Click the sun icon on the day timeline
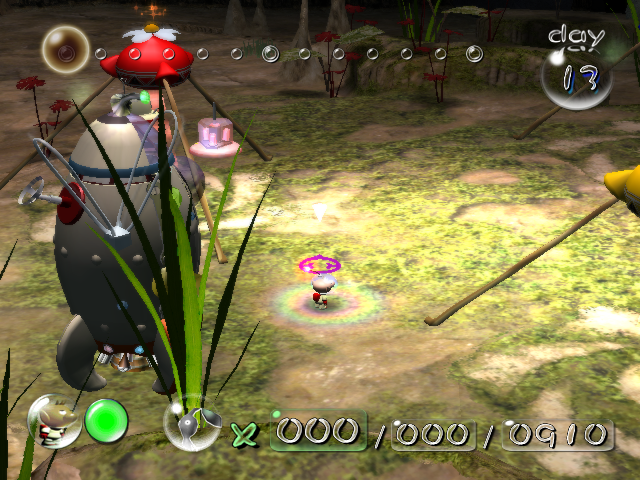Image resolution: width=640 pixels, height=480 pixels. 66,49
